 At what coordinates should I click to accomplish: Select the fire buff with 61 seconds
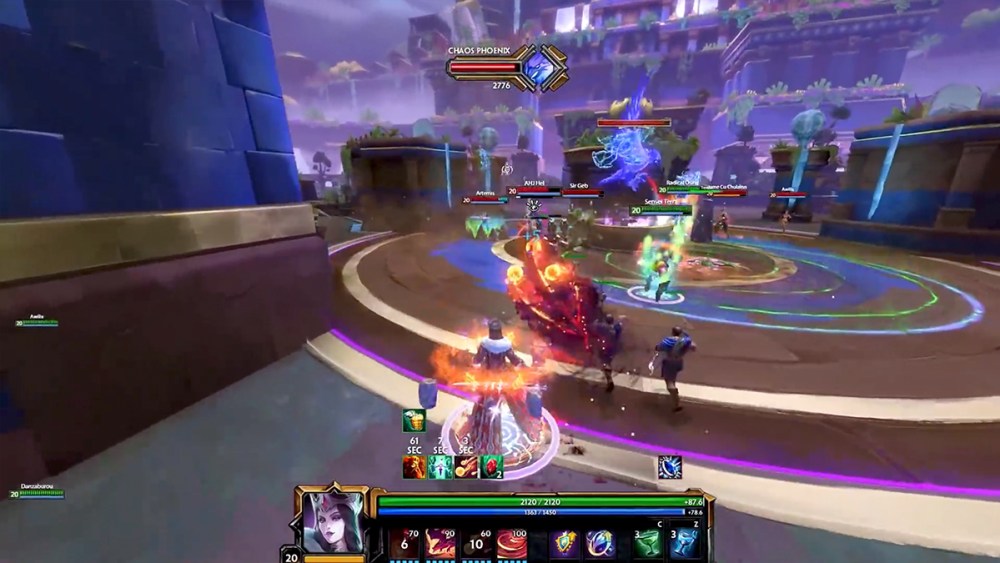point(414,467)
